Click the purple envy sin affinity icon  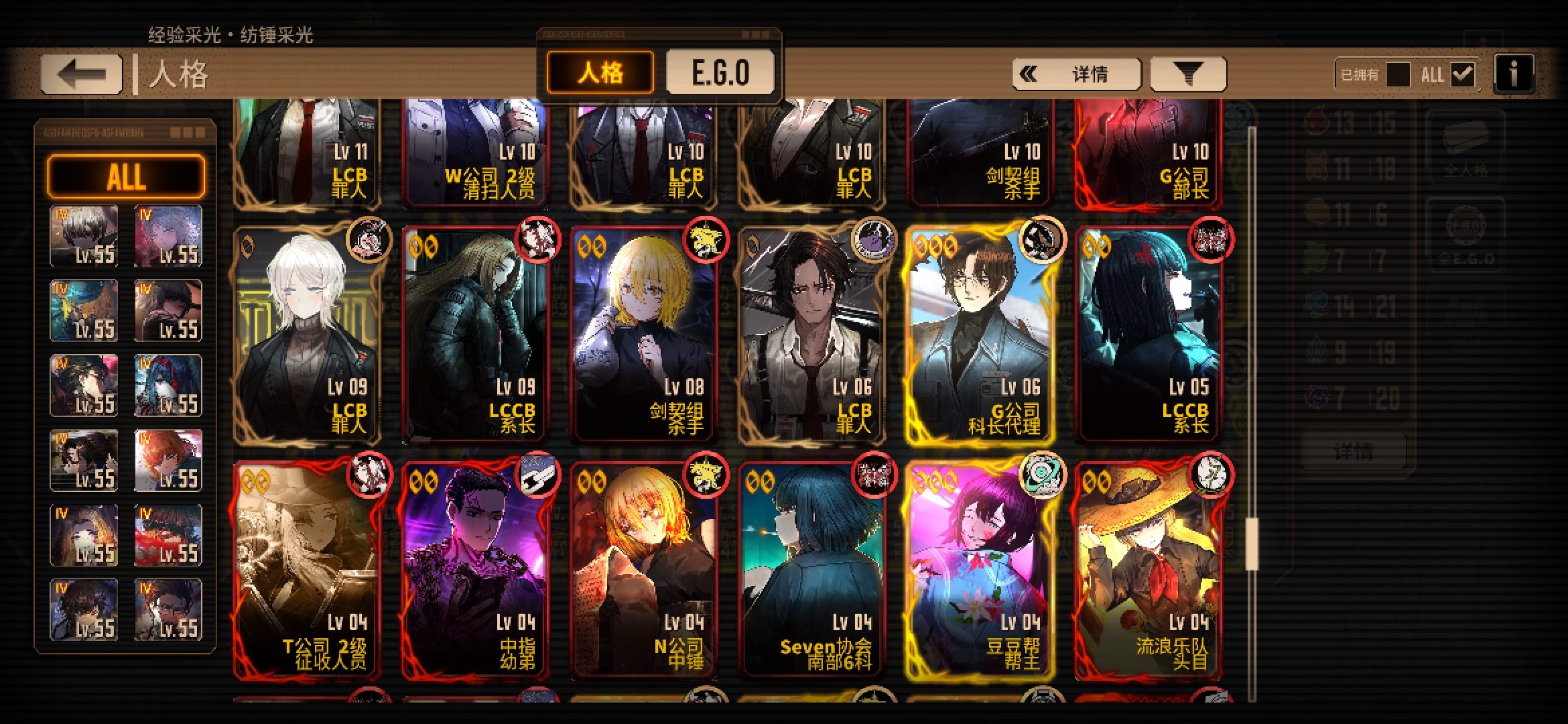(1317, 397)
